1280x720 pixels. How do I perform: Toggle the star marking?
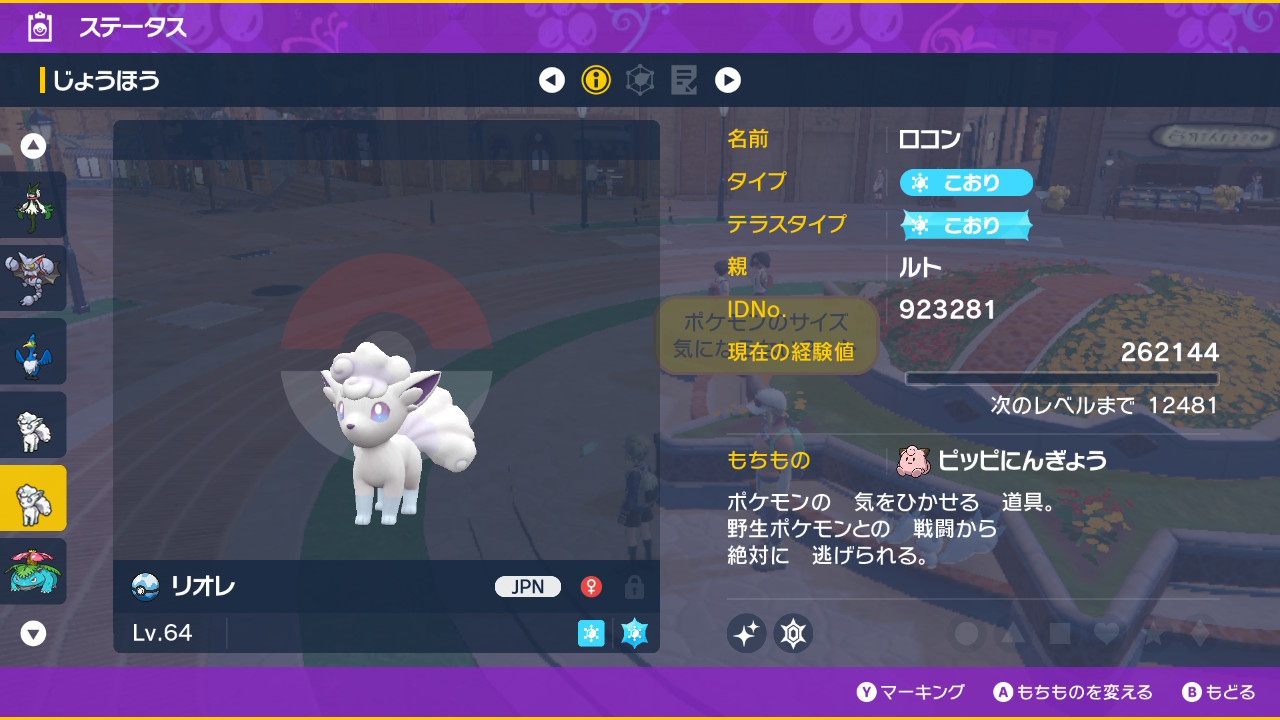click(x=1152, y=633)
